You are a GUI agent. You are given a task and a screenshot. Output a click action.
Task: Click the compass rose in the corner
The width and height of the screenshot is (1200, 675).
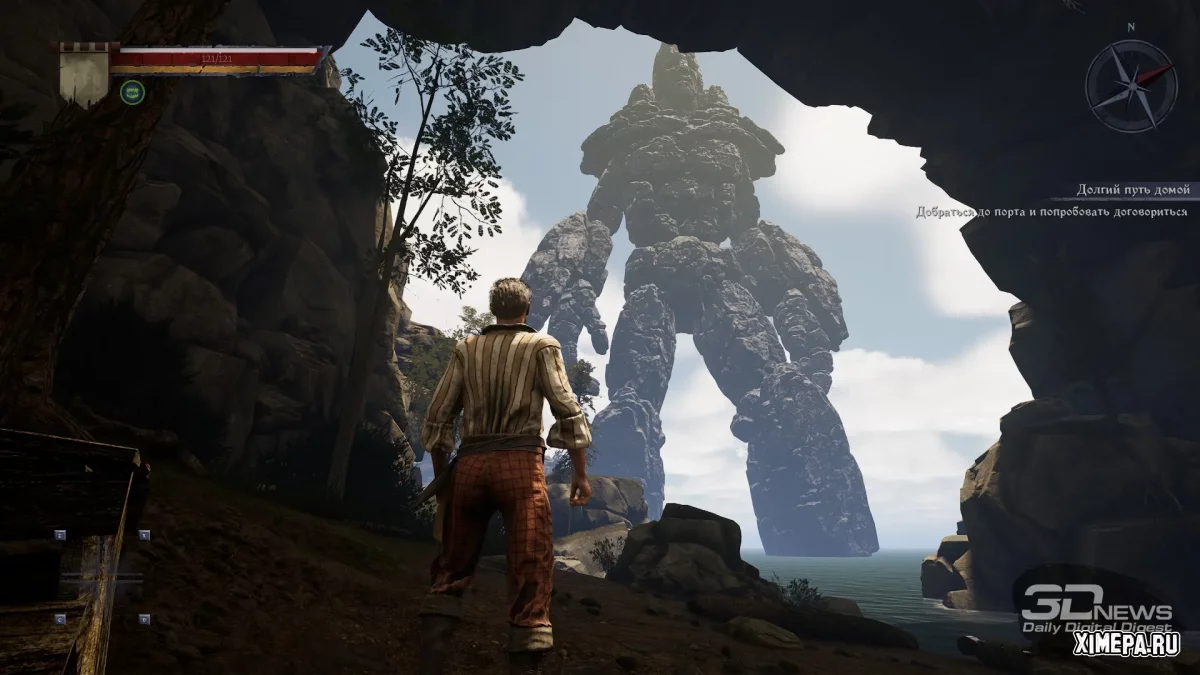[x=1131, y=85]
